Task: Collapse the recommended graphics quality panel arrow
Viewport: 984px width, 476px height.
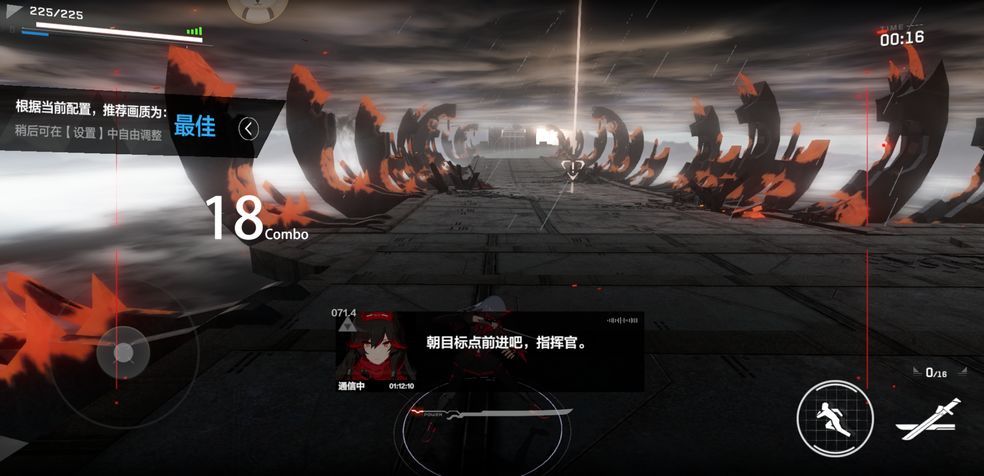Action: 249,128
